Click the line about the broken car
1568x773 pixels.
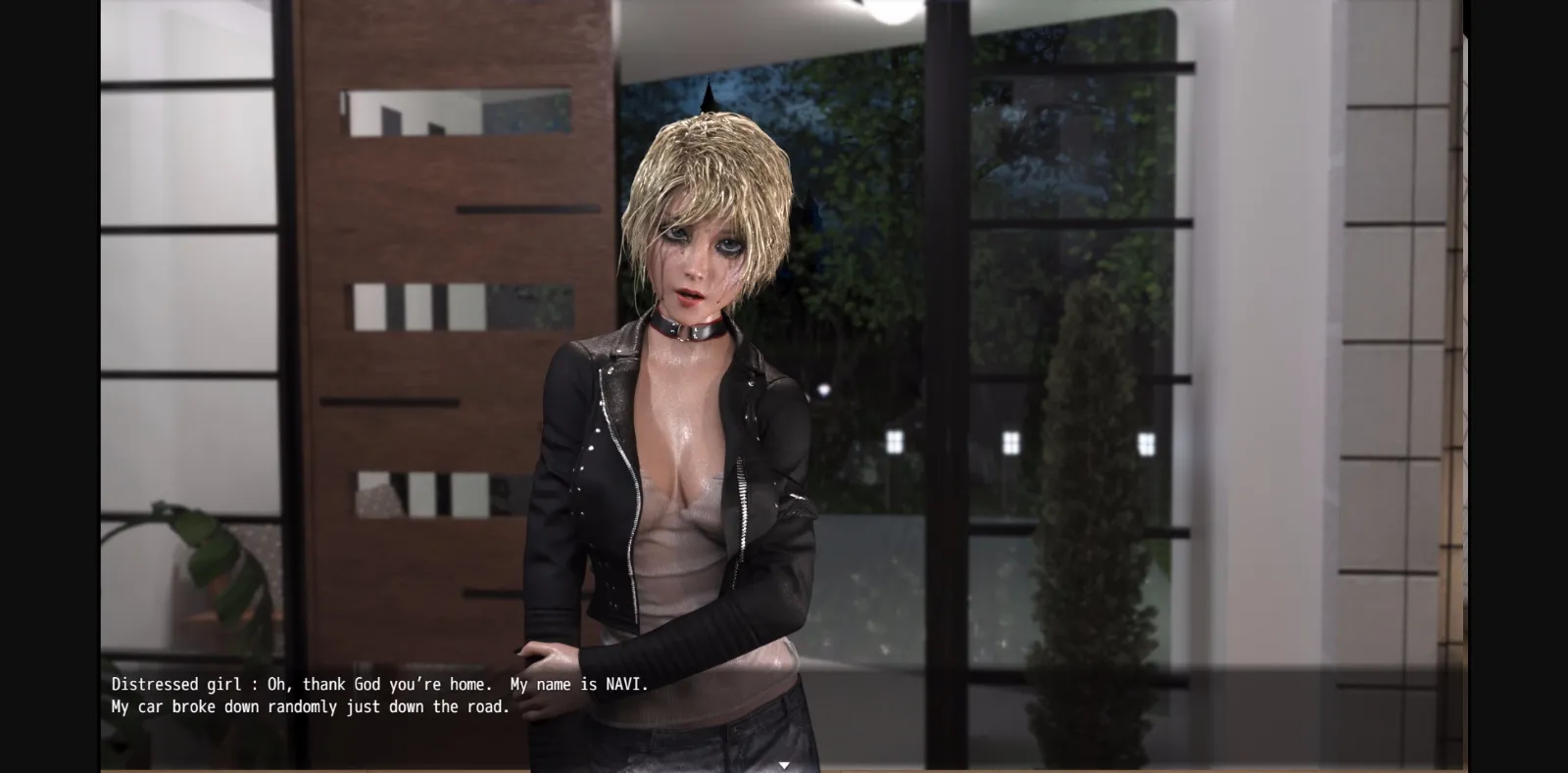[x=309, y=705]
